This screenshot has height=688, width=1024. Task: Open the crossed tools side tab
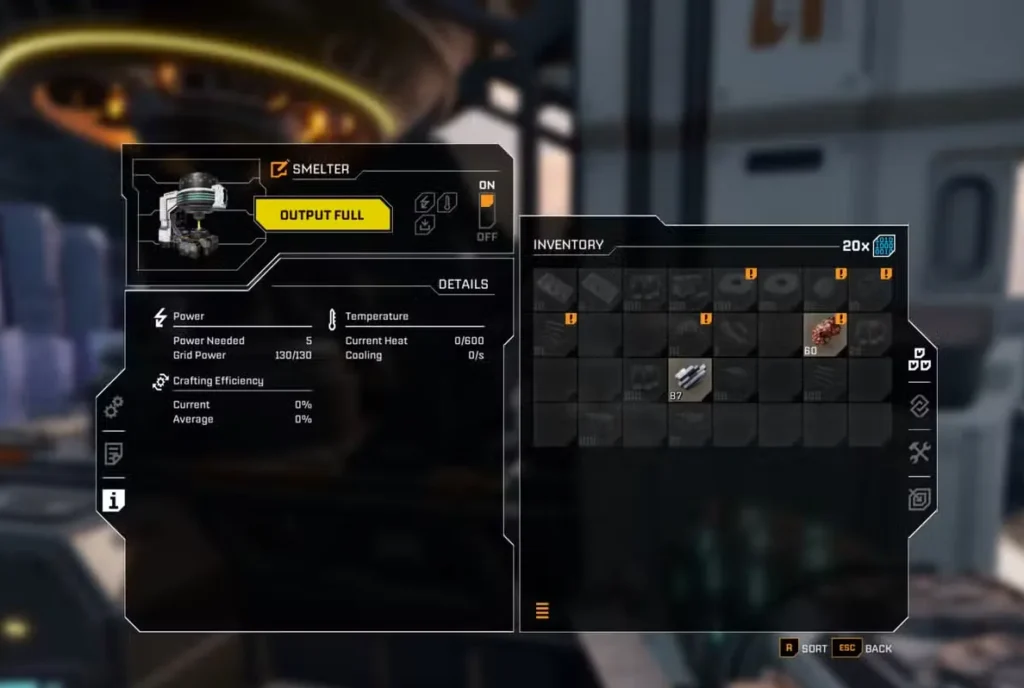tap(920, 452)
